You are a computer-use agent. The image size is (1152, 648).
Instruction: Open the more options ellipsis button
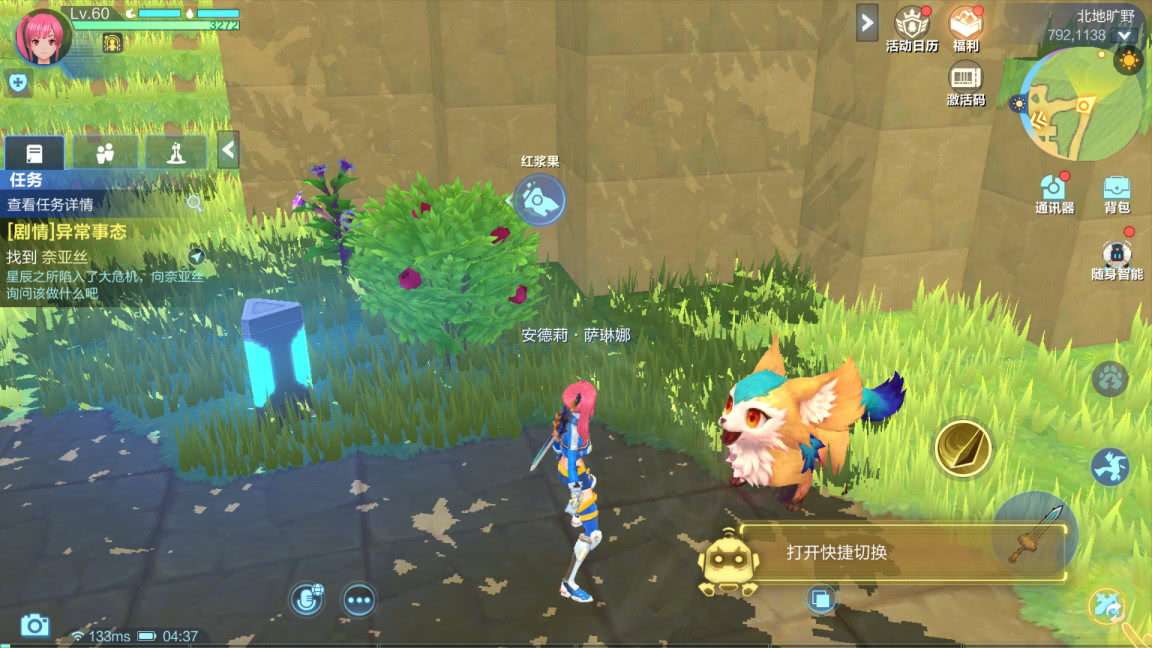pos(359,599)
